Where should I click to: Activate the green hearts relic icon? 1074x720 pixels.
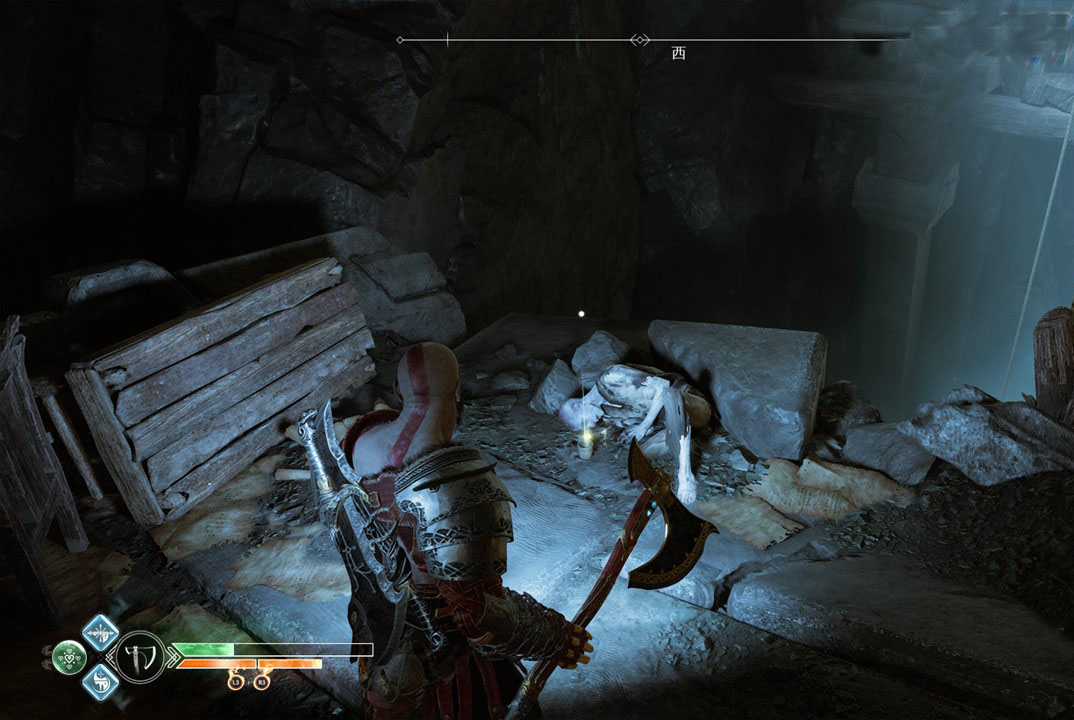[x=68, y=657]
